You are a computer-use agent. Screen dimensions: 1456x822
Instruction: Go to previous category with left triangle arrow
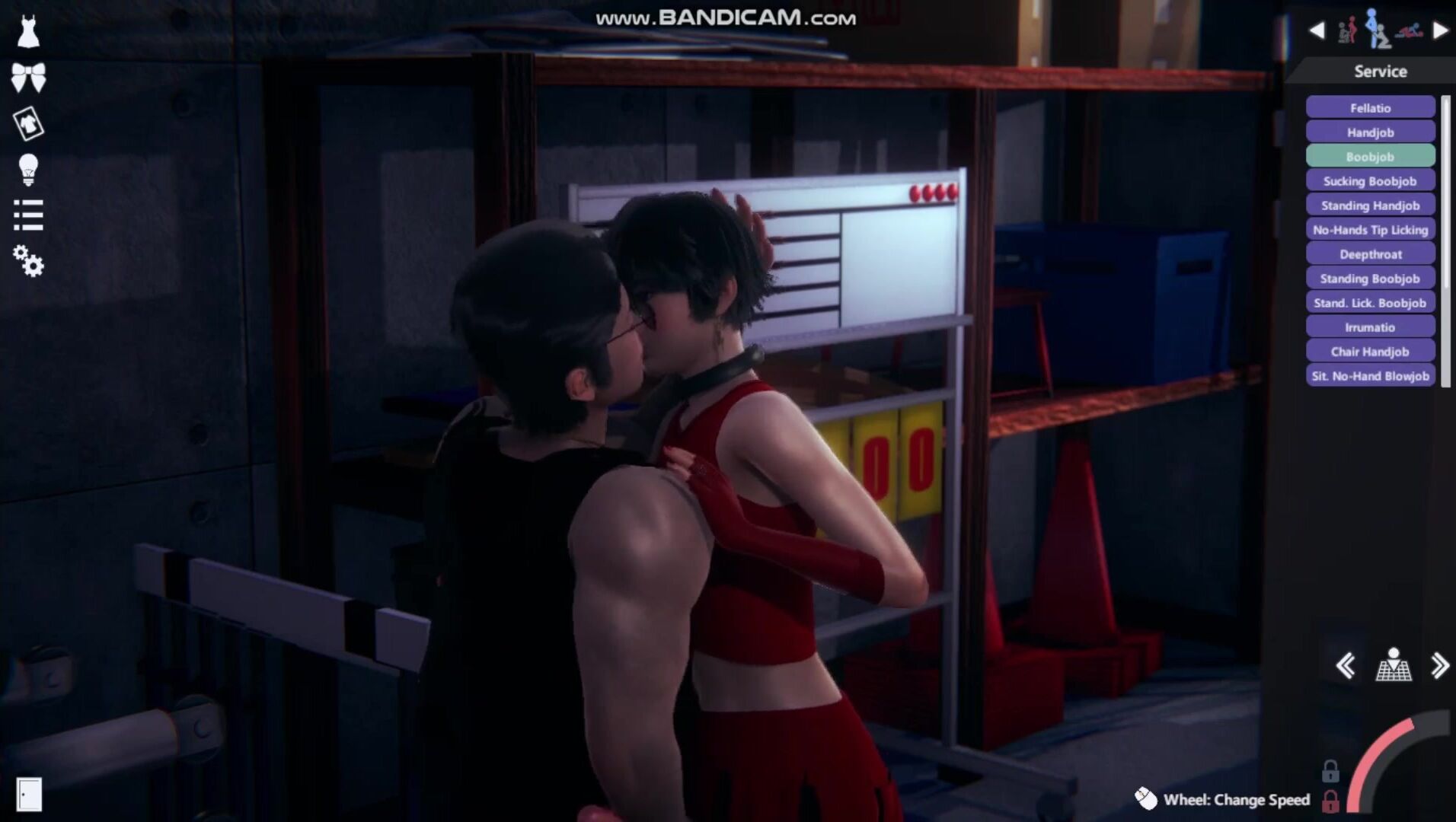coord(1317,30)
